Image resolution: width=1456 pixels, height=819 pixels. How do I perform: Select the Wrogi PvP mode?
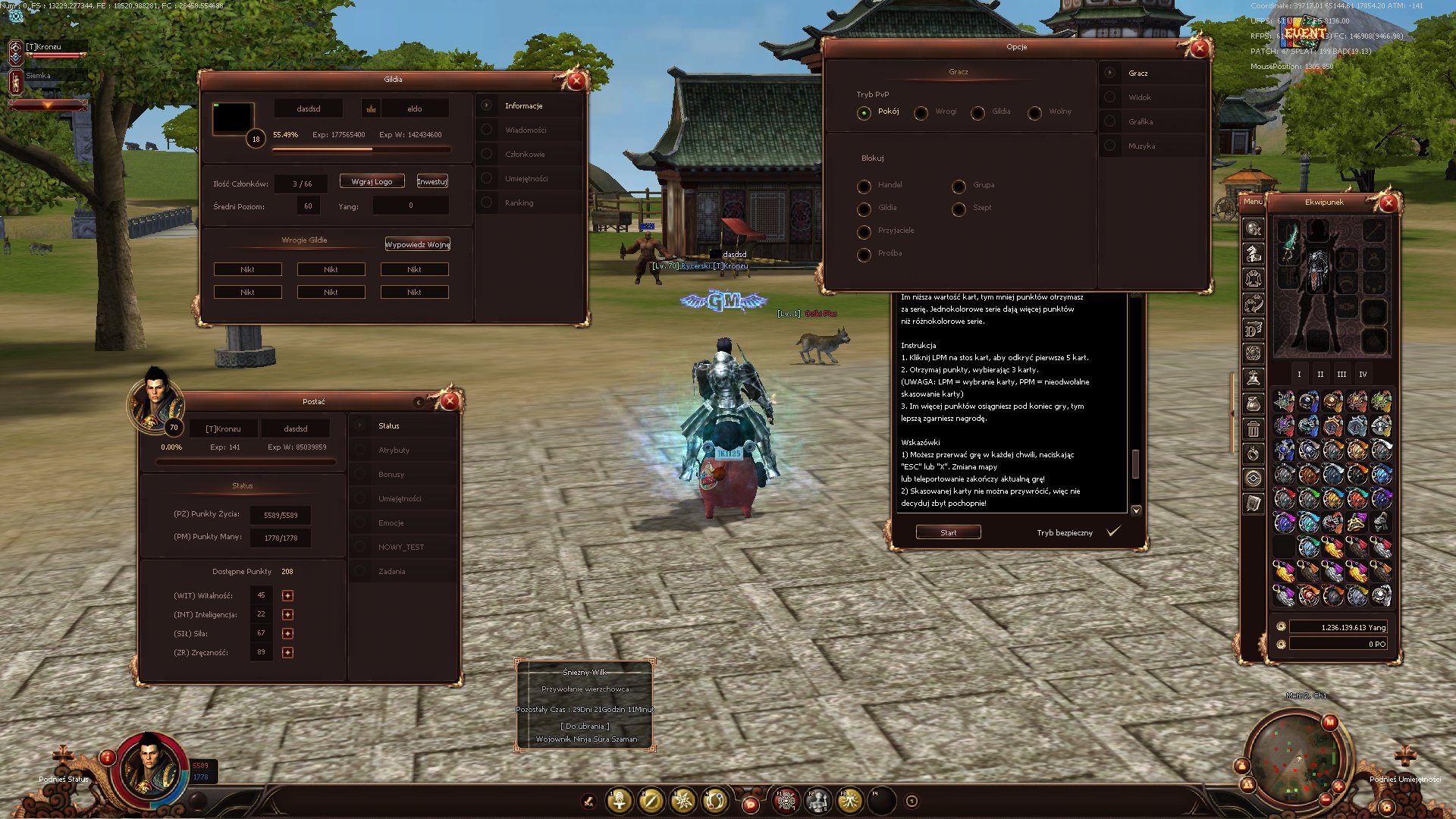coord(921,113)
